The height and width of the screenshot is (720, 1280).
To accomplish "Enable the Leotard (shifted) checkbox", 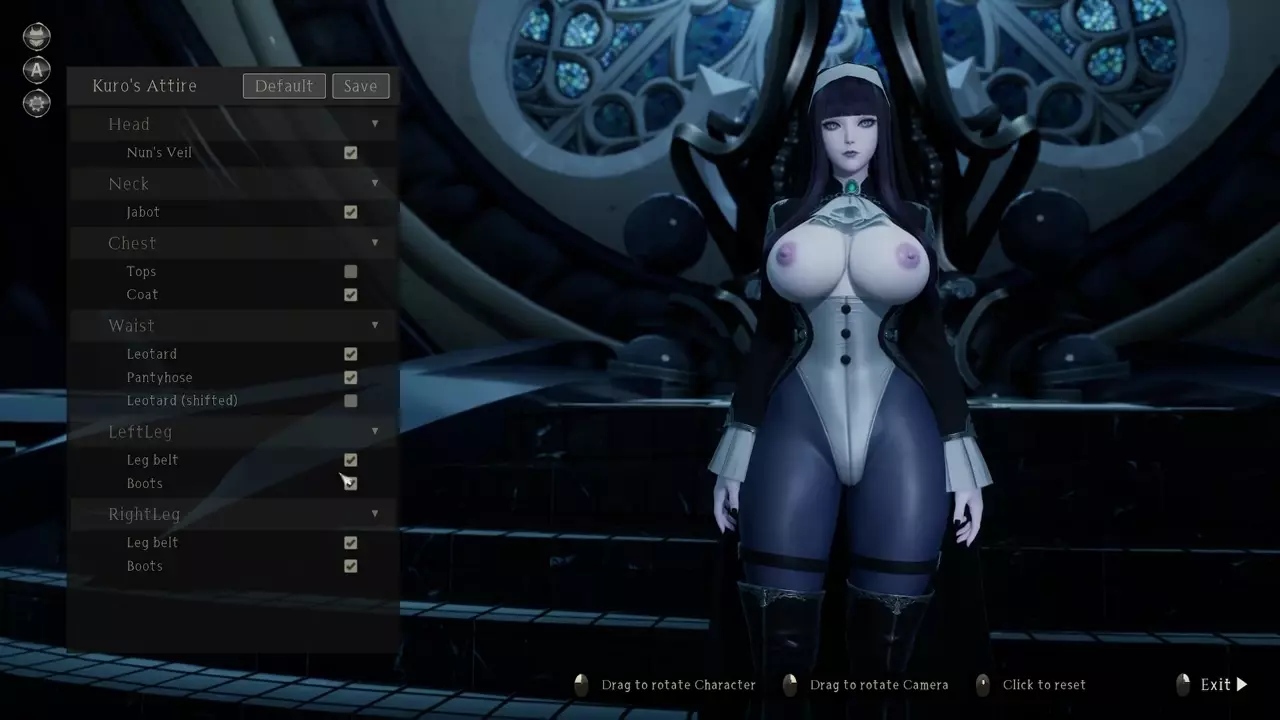I will (x=351, y=401).
